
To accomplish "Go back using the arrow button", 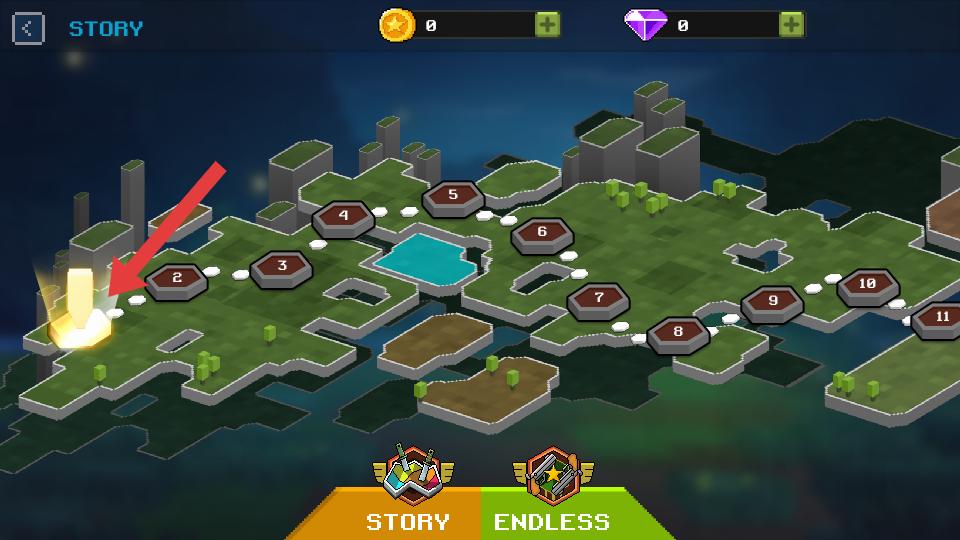I will tap(28, 28).
